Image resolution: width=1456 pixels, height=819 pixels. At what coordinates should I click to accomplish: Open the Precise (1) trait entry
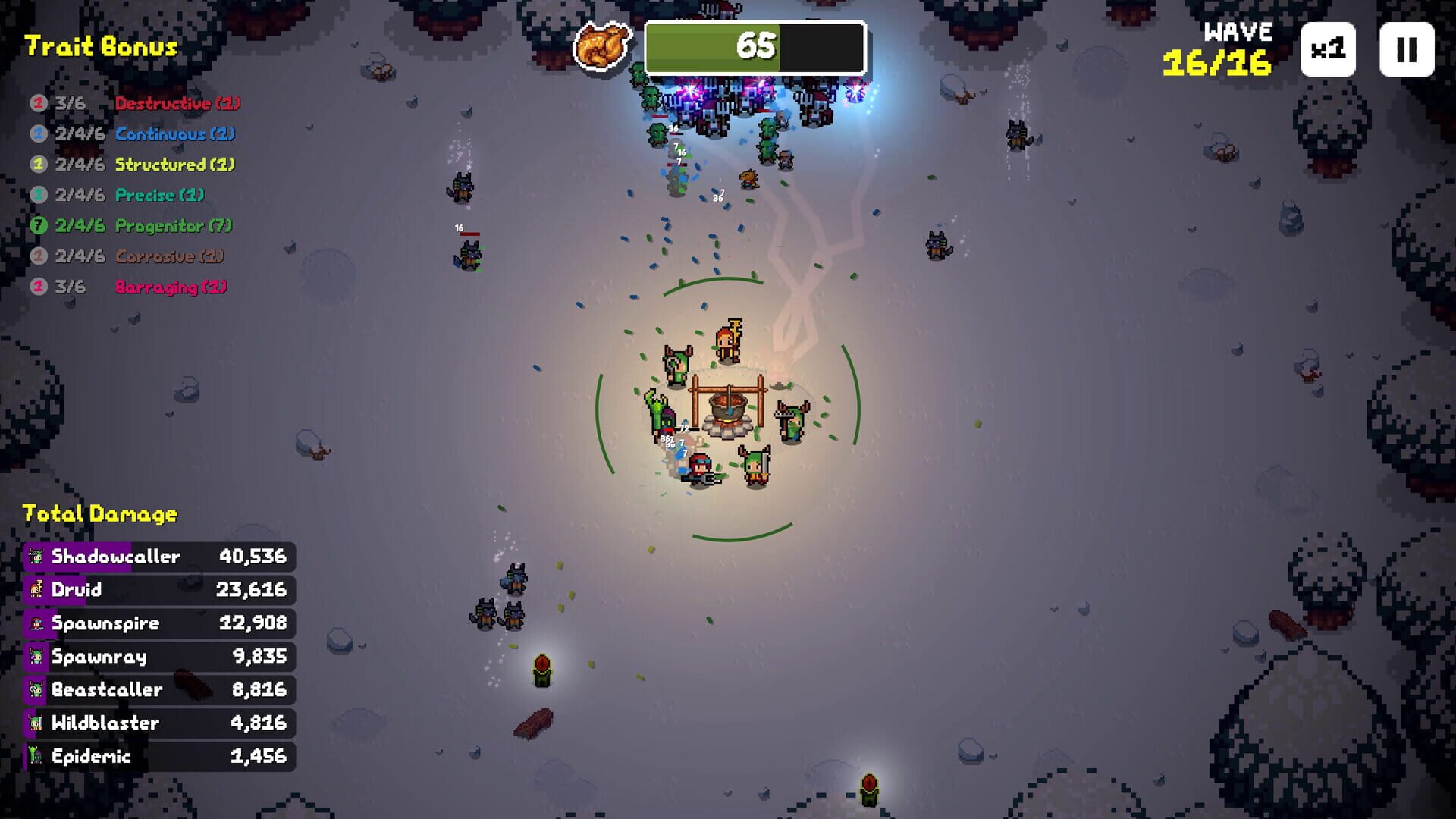click(159, 195)
